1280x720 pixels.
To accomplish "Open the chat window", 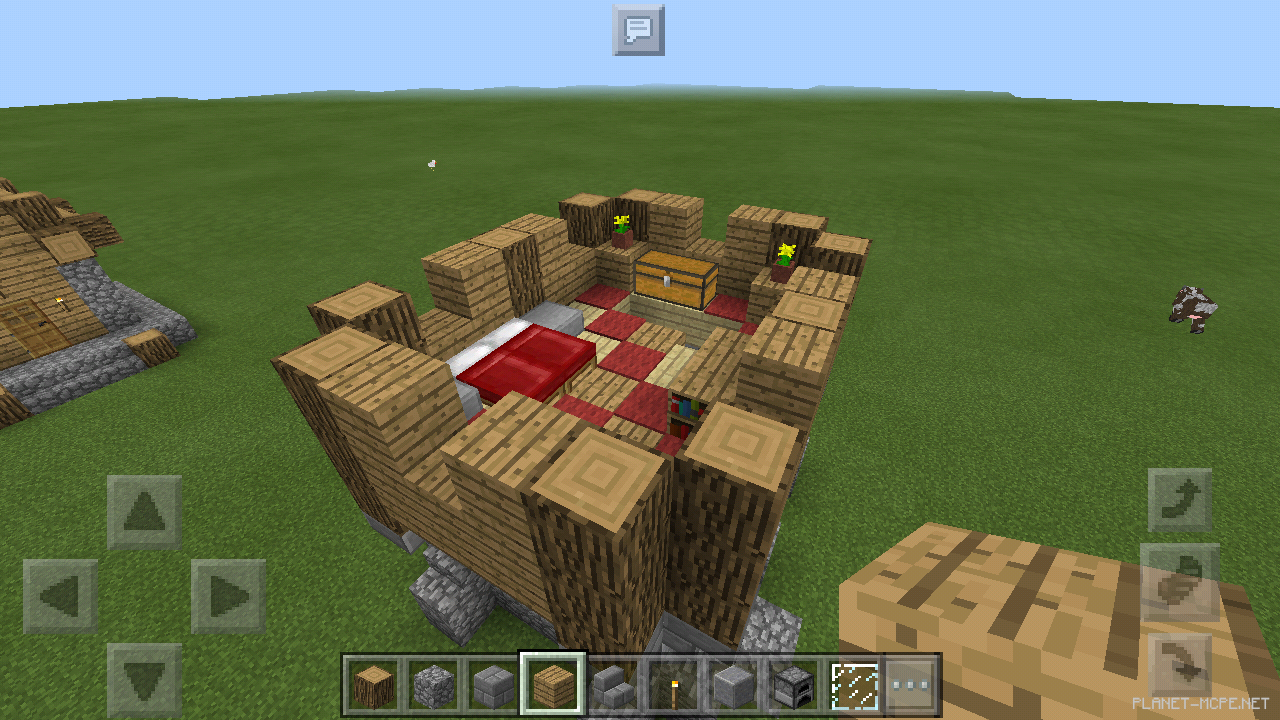I will (637, 30).
